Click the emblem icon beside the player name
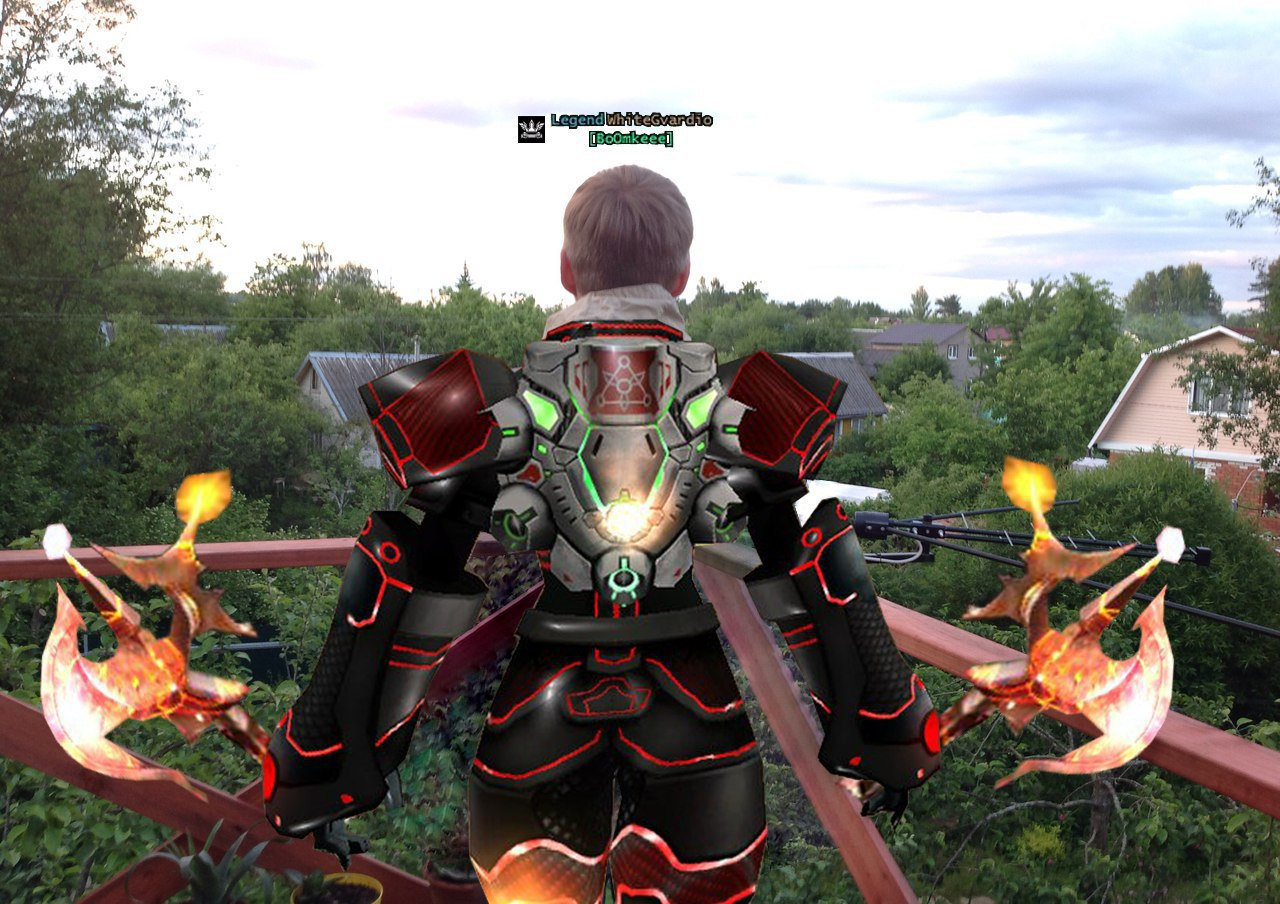1280x904 pixels. (x=531, y=129)
